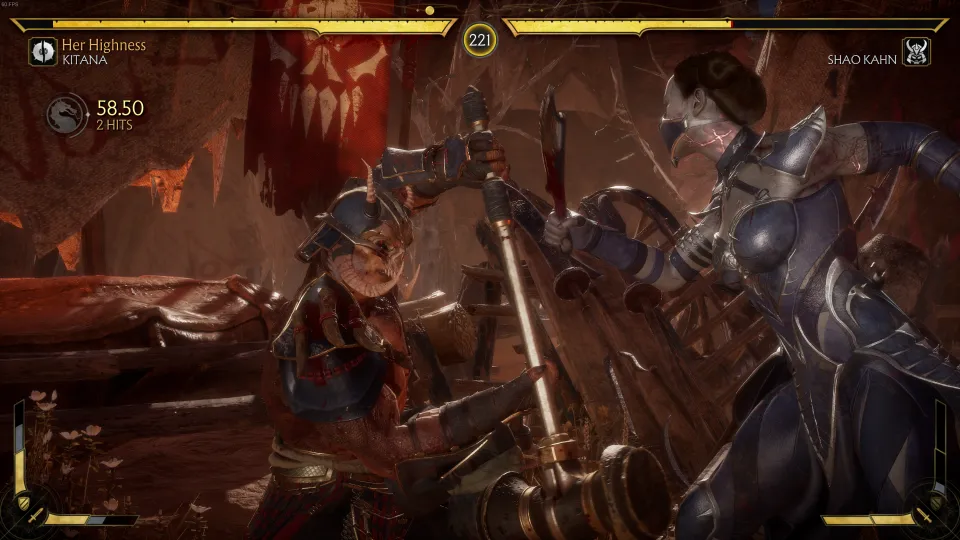The width and height of the screenshot is (960, 540).
Task: Click the dragon logo beside the combo counter
Action: click(x=66, y=115)
